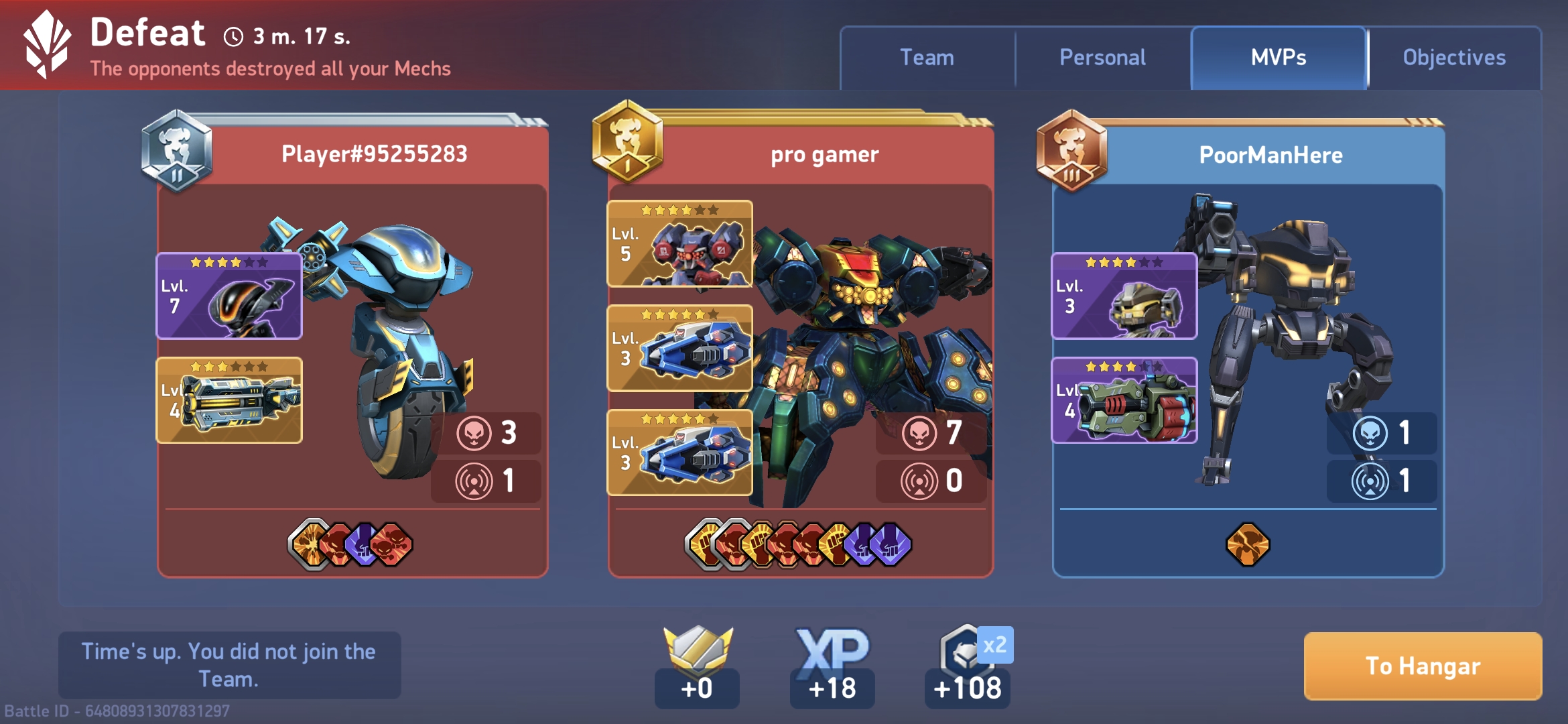Inspect pro gamer's Lvl. 5 mech thumbnail

(x=679, y=244)
